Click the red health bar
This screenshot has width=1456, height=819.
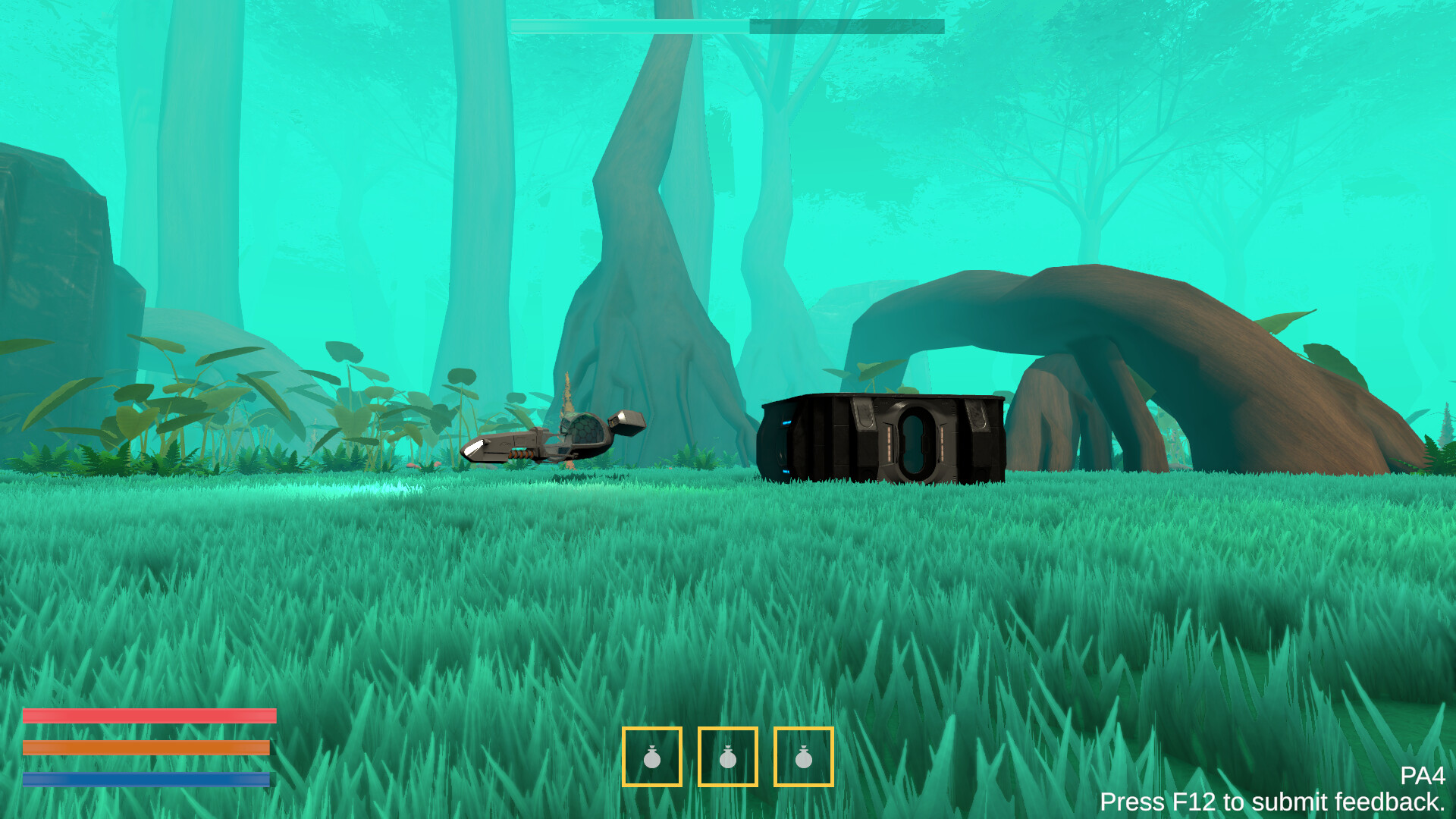coord(148,715)
